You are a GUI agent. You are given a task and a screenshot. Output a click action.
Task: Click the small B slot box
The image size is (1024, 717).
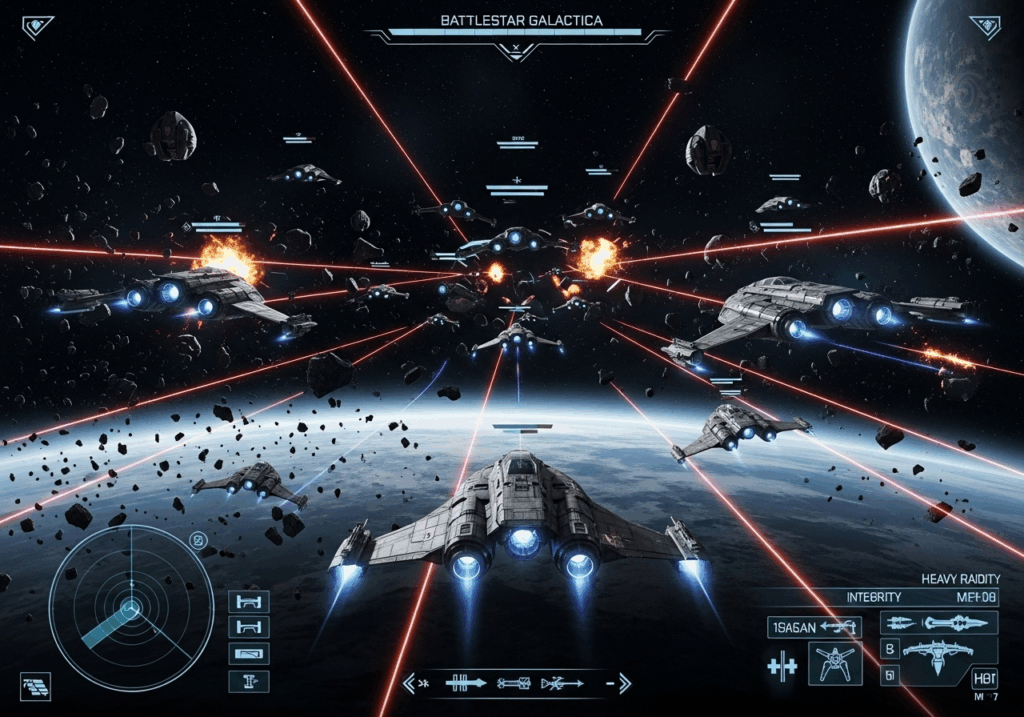click(888, 647)
